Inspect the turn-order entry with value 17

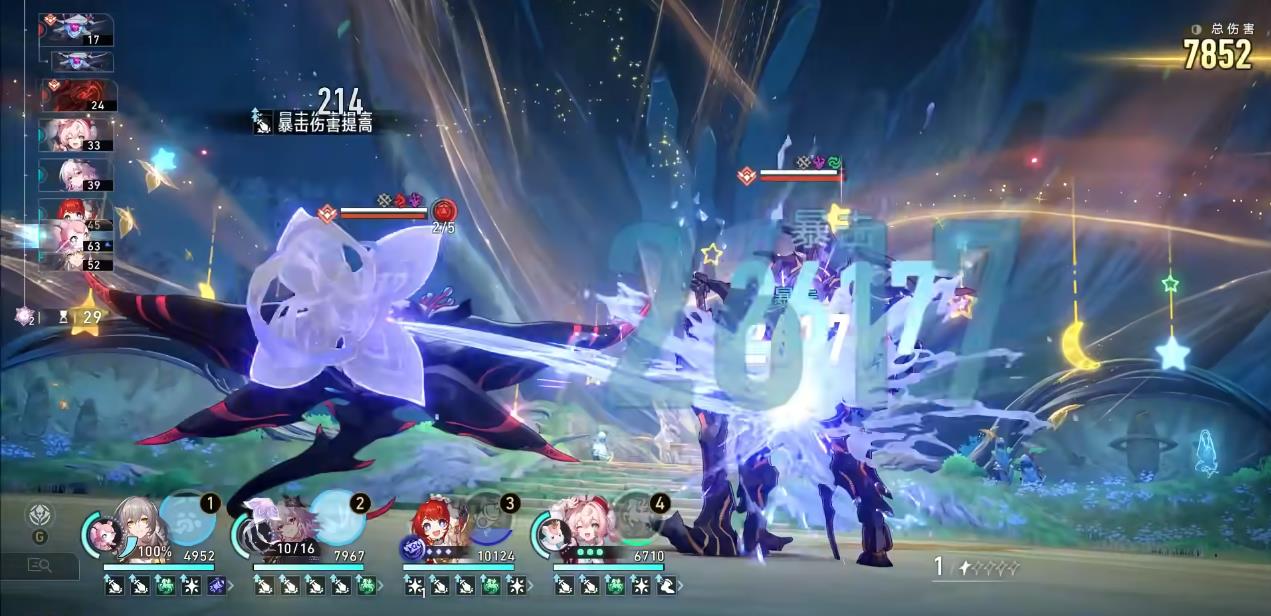(77, 30)
